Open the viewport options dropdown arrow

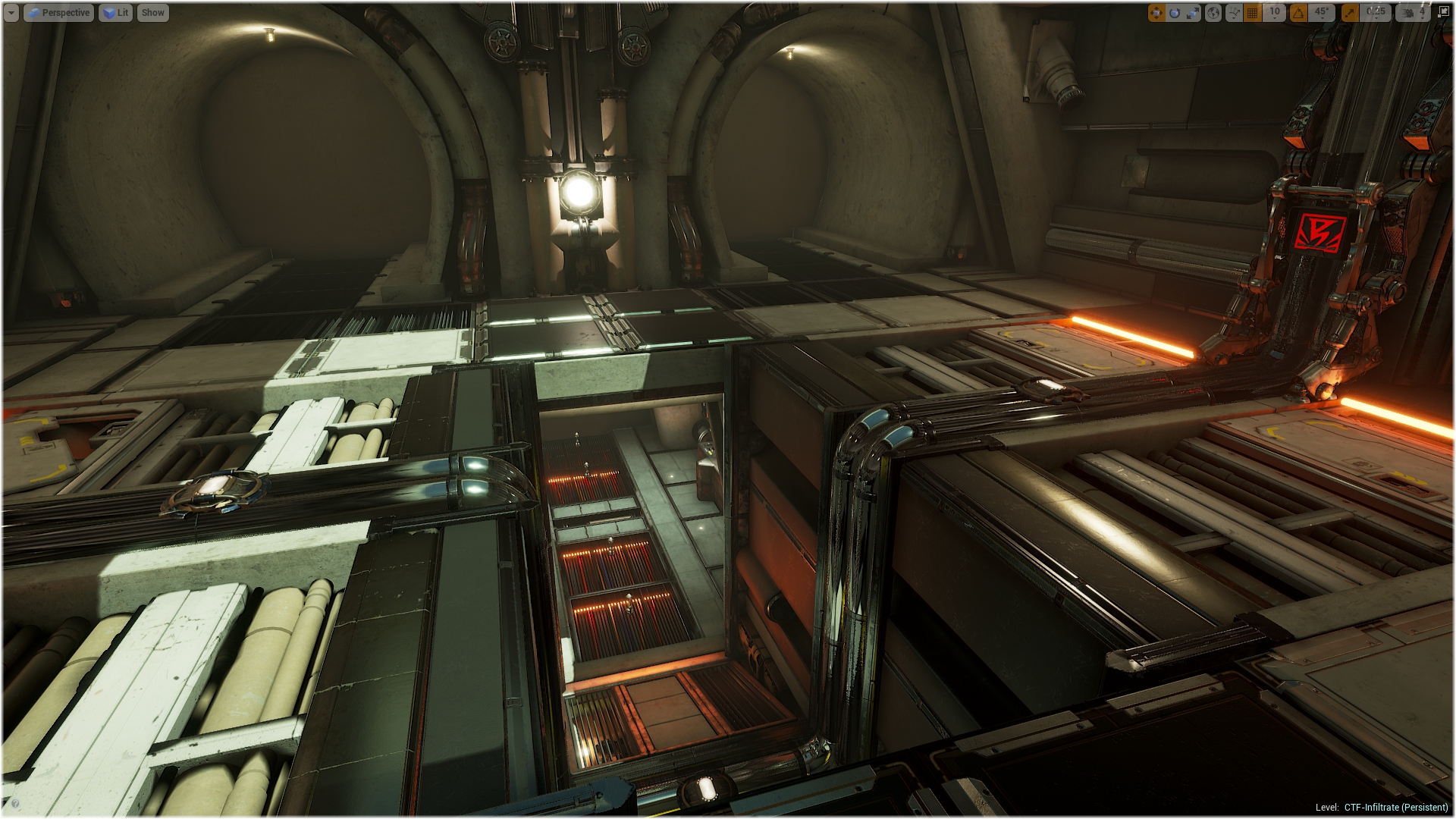(x=11, y=13)
